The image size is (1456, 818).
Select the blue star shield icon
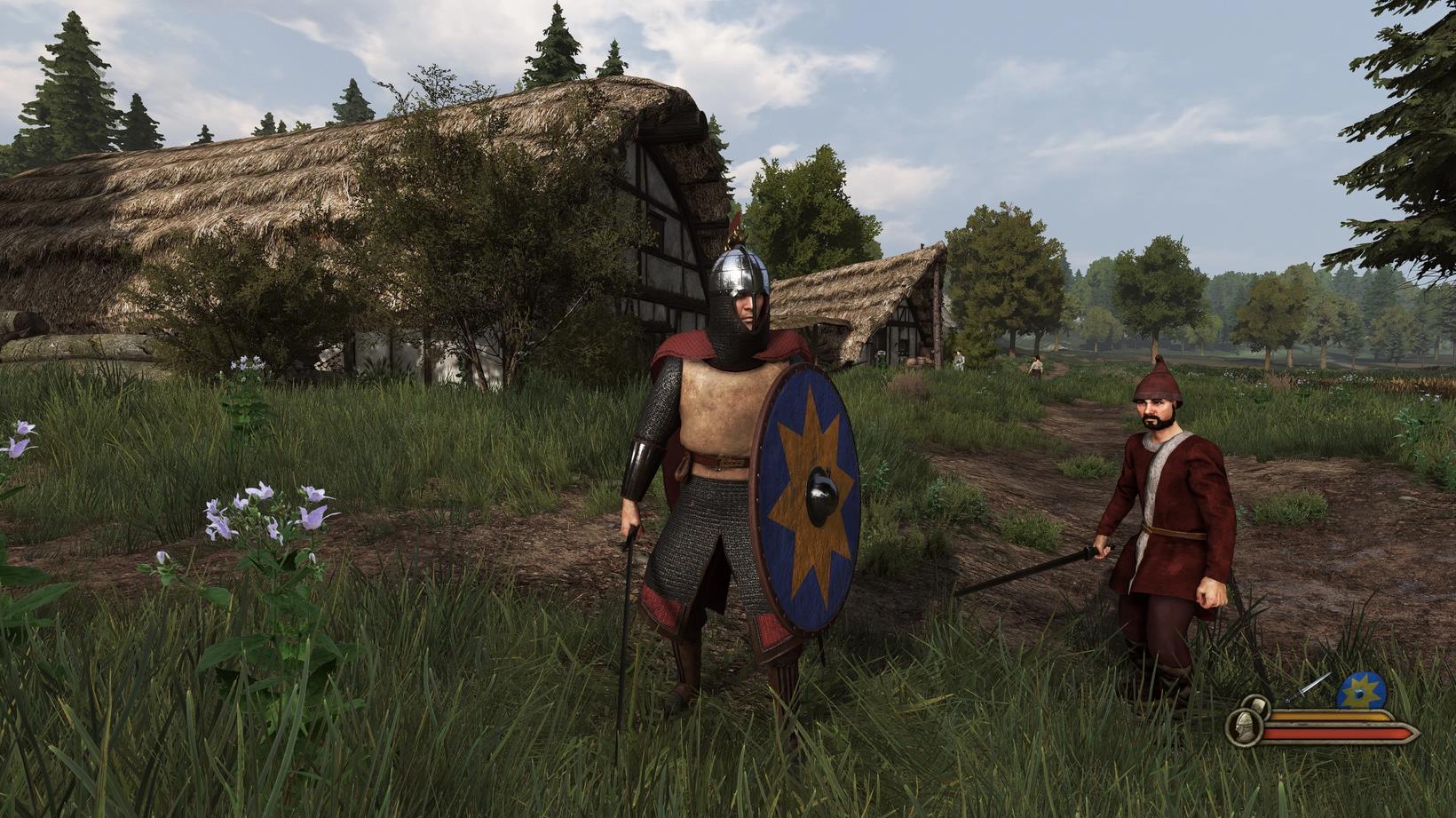[1361, 690]
